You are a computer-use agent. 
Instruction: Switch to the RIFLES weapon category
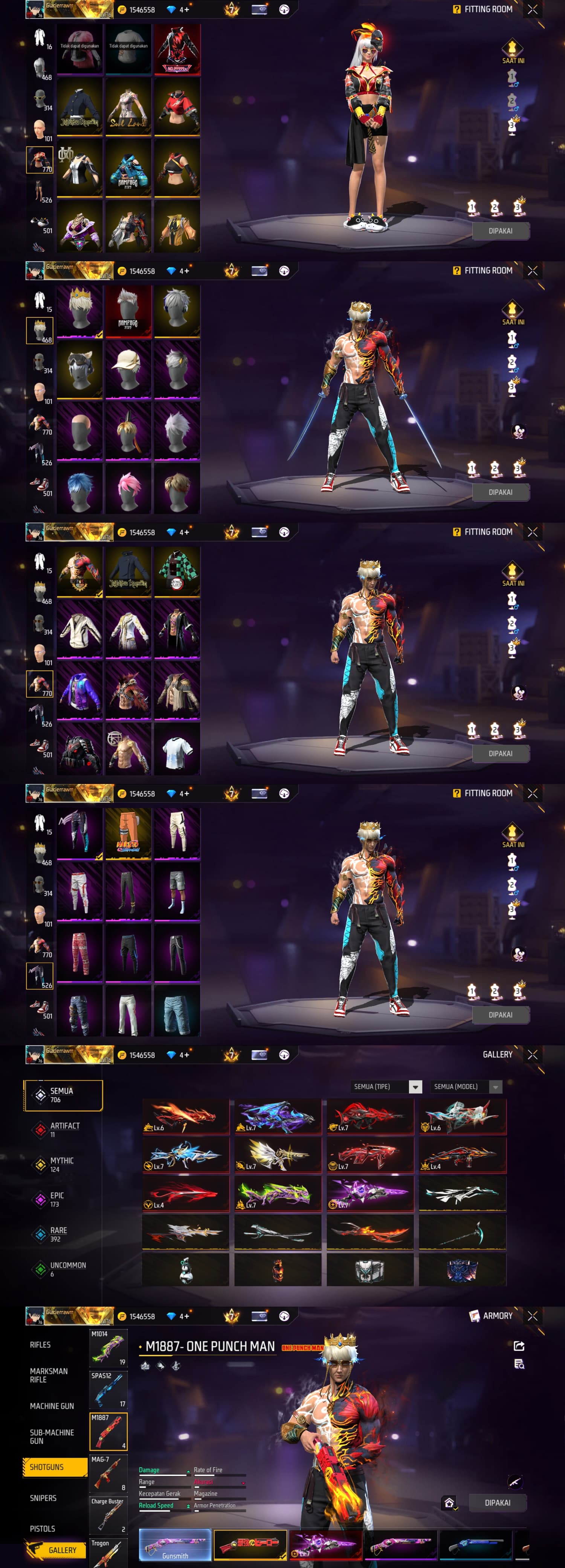pos(40,1344)
